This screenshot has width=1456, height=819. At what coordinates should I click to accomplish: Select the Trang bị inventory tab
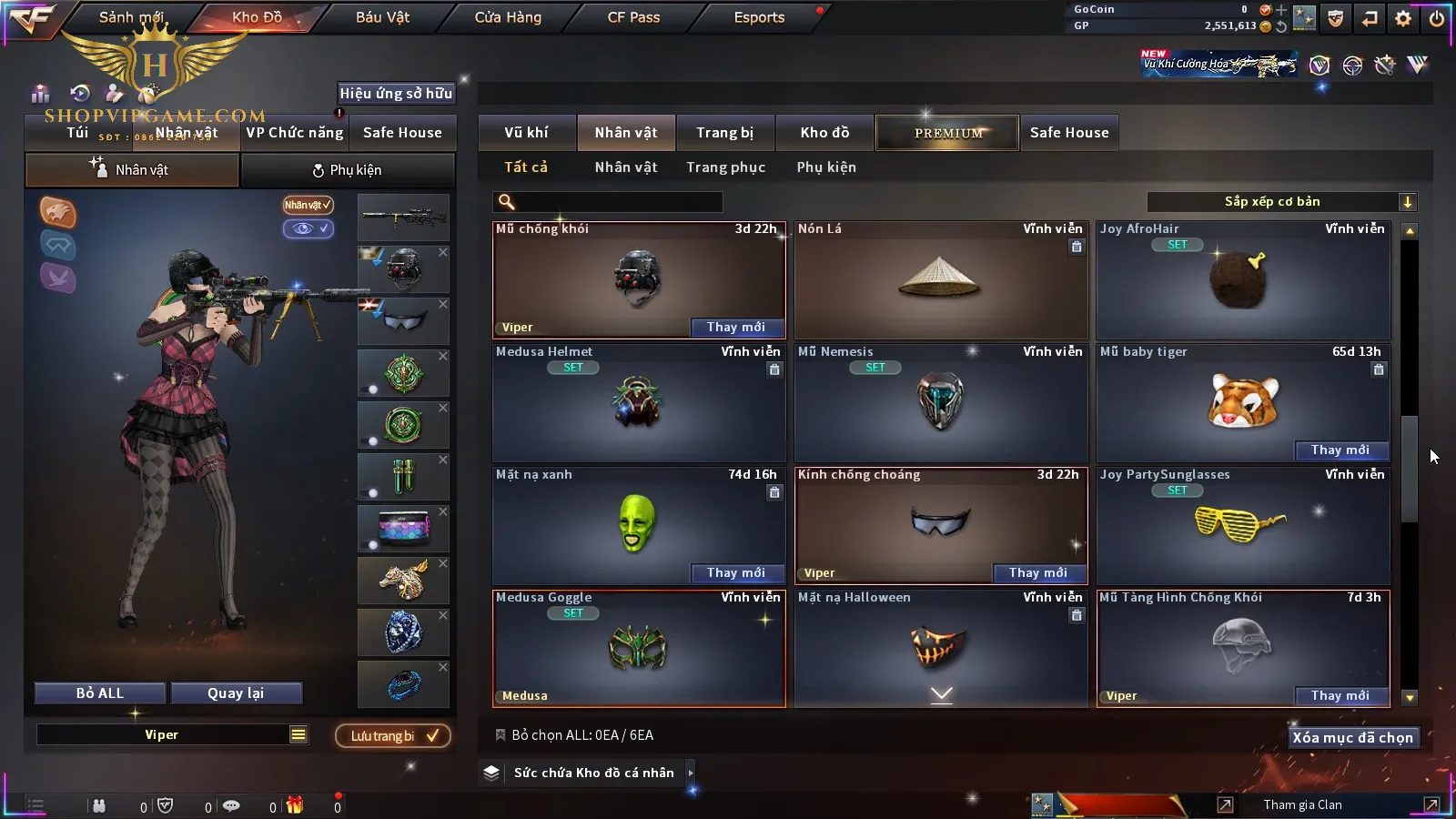tap(724, 133)
